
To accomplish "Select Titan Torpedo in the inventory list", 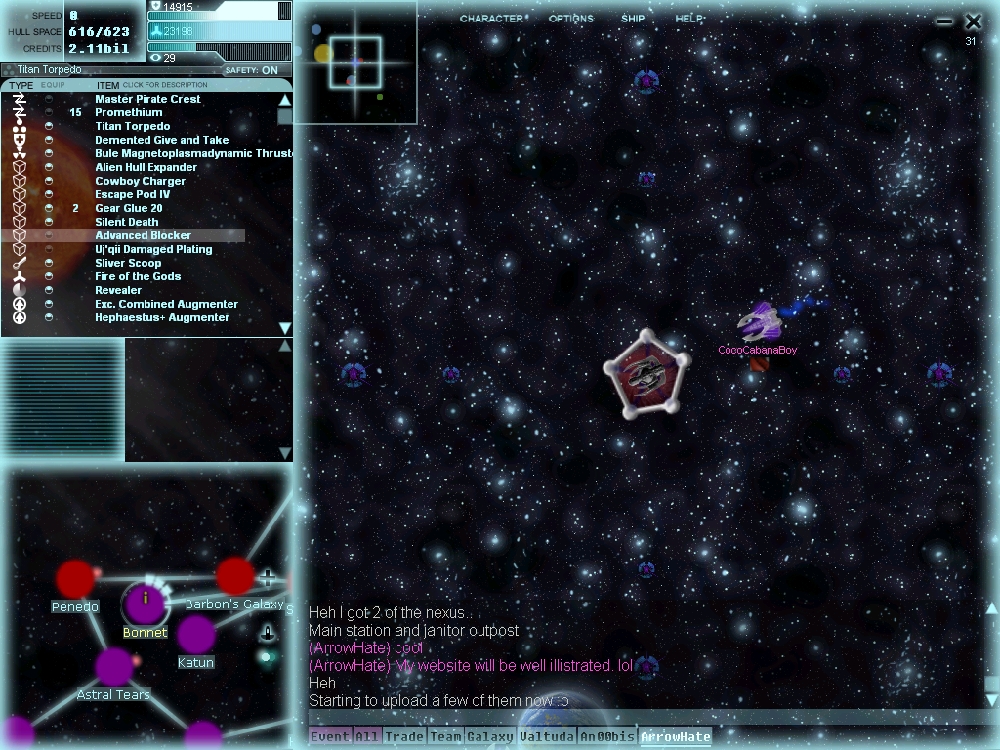I will tap(133, 127).
